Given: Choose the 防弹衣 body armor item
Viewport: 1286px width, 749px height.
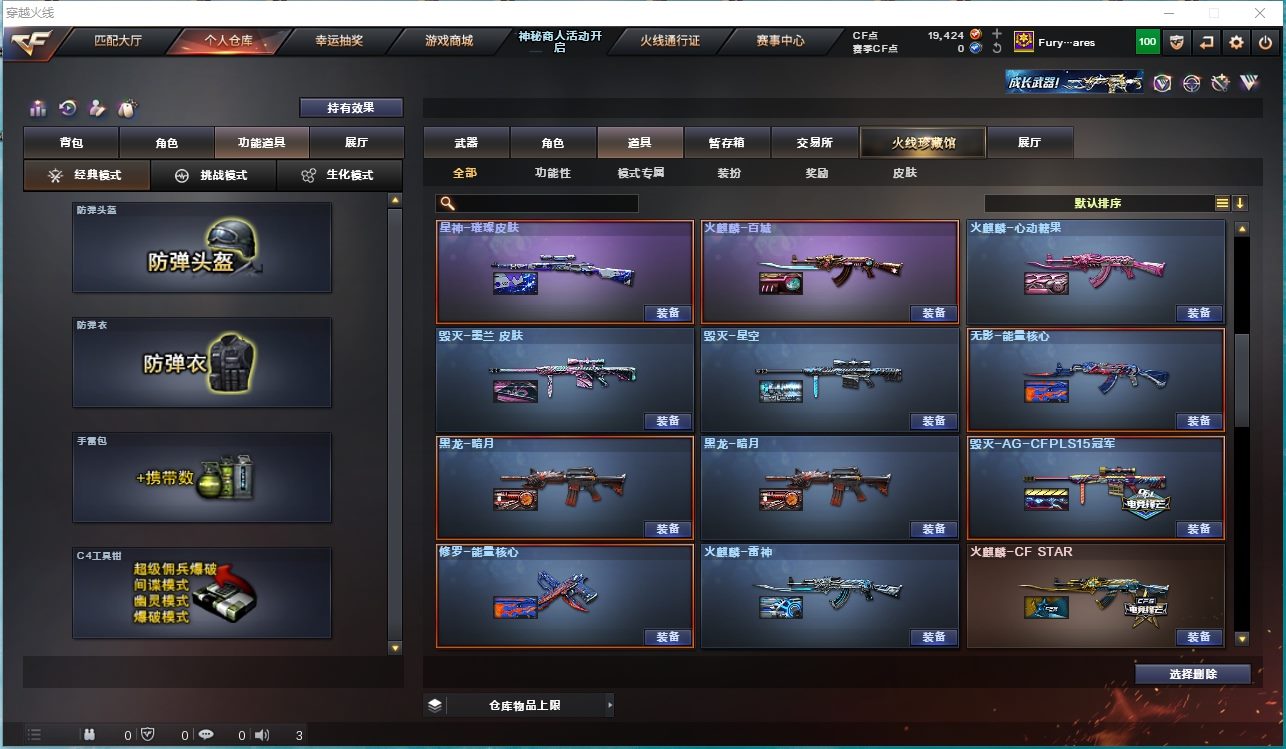Looking at the screenshot, I should click(202, 362).
